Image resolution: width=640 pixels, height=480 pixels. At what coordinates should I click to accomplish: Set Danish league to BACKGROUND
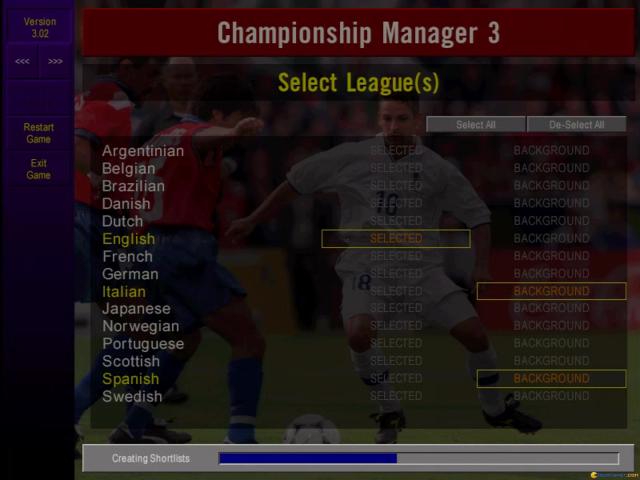coord(551,203)
